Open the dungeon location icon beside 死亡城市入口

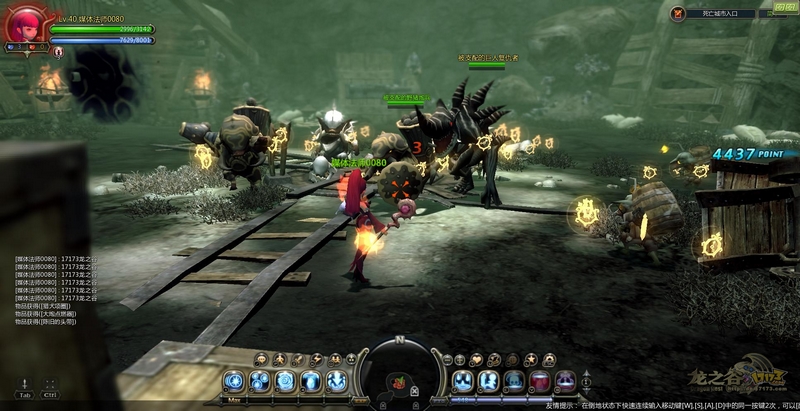679,14
